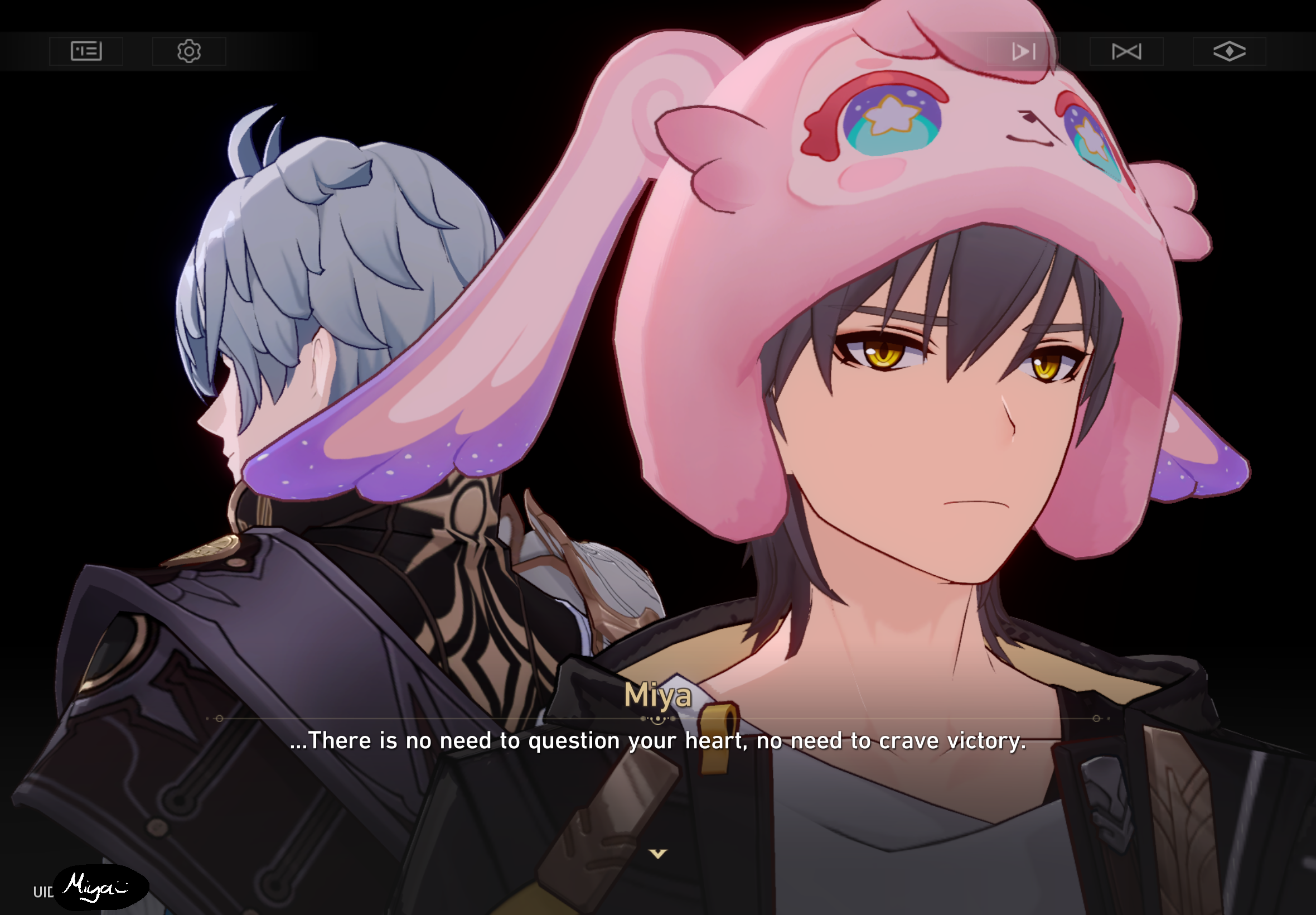Open the gear settings menu
The width and height of the screenshot is (1316, 915).
[189, 51]
